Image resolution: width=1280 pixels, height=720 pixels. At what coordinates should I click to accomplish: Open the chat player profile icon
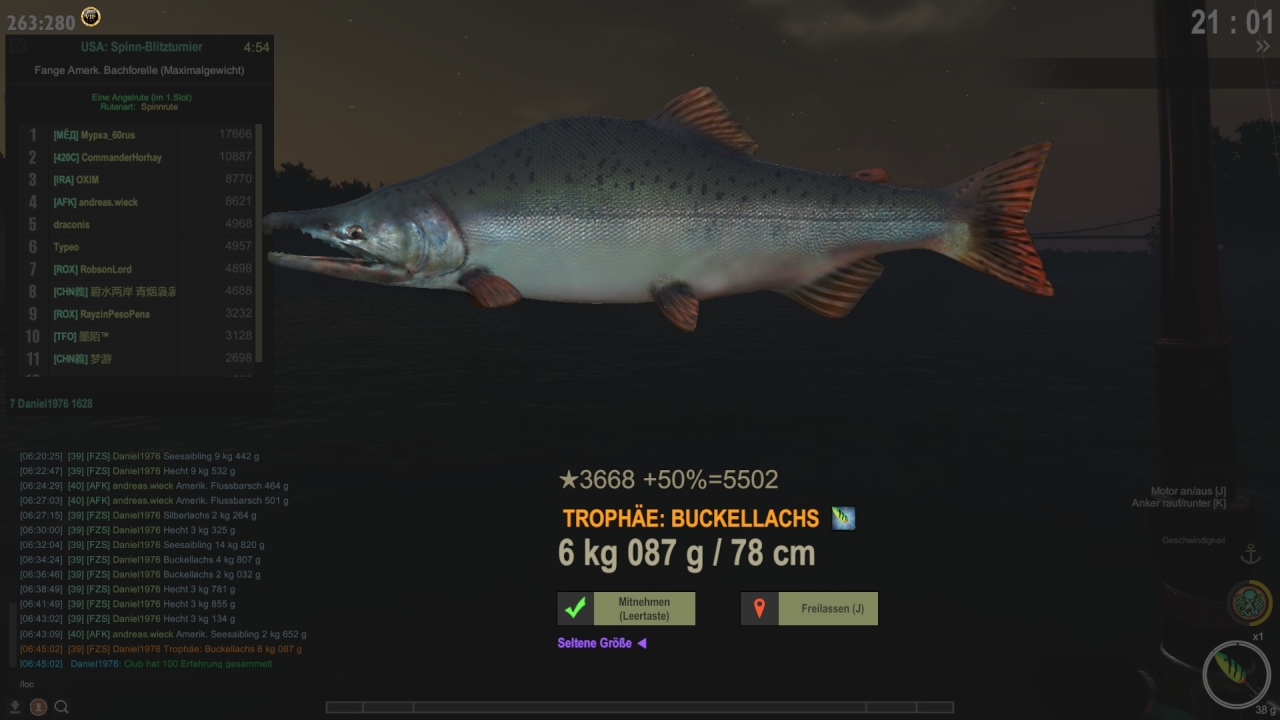point(38,707)
